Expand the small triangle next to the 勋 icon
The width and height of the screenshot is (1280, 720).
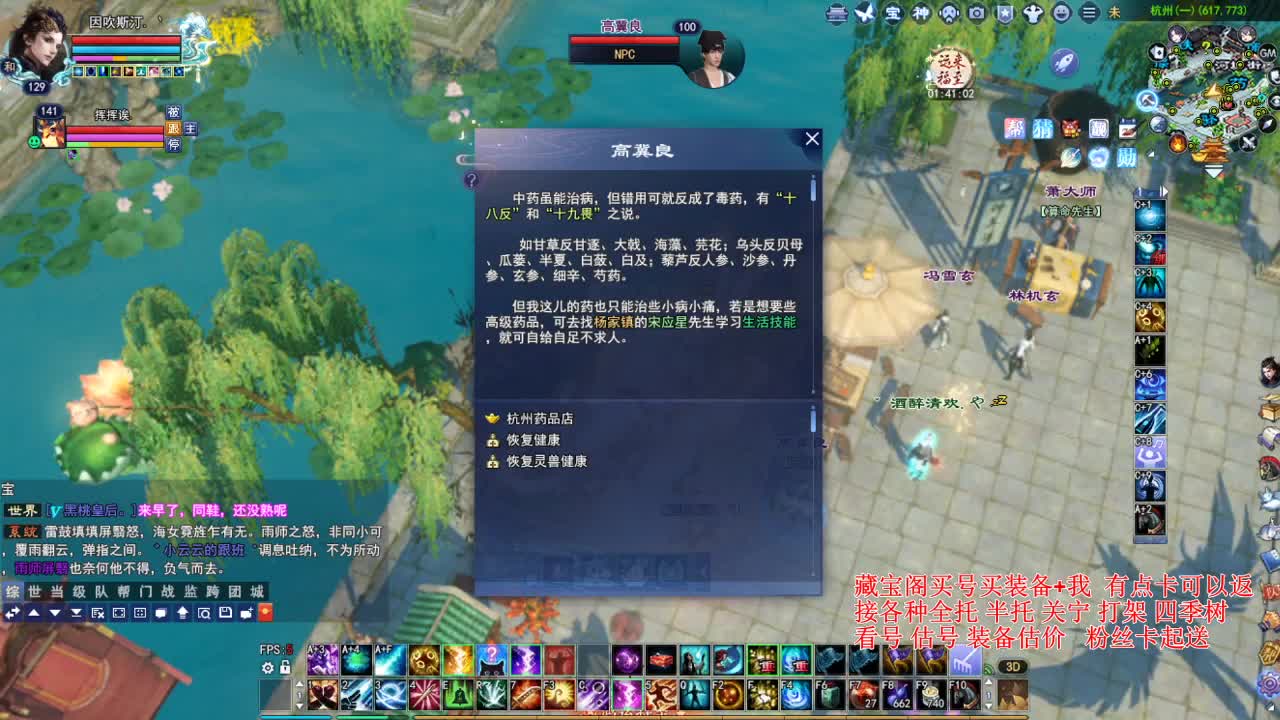tap(1150, 153)
